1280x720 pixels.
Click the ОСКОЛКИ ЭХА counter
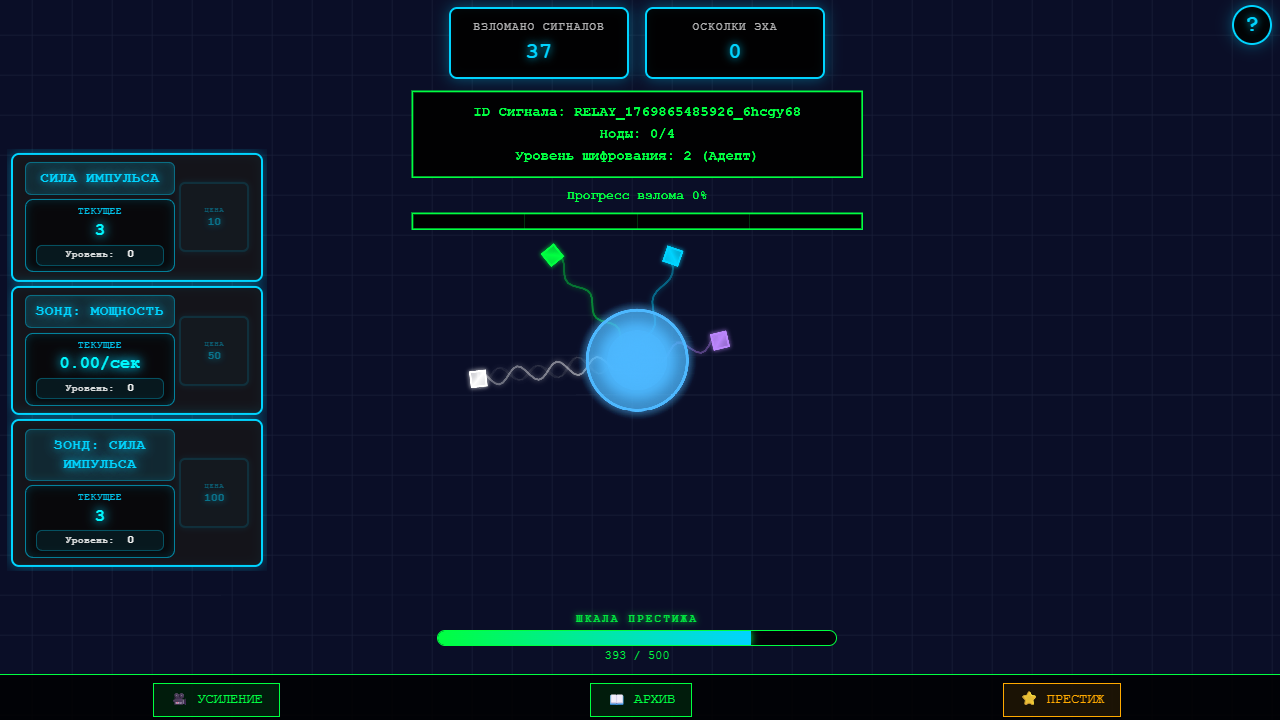tap(734, 43)
